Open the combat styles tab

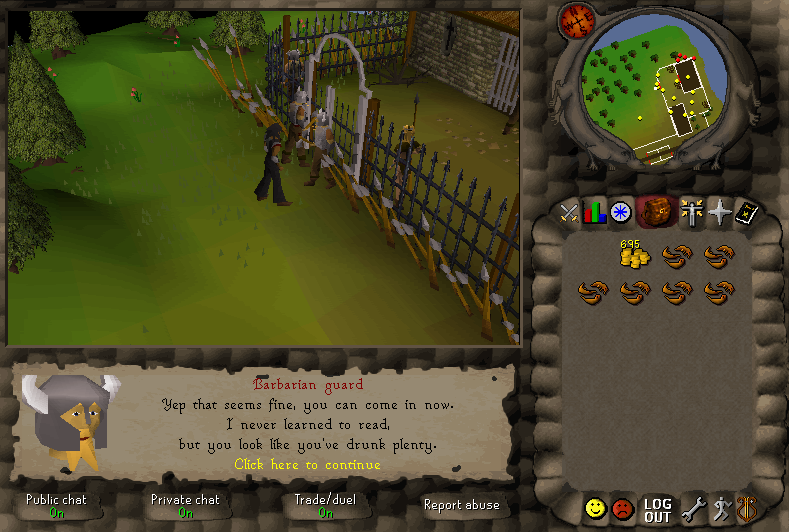[x=569, y=212]
